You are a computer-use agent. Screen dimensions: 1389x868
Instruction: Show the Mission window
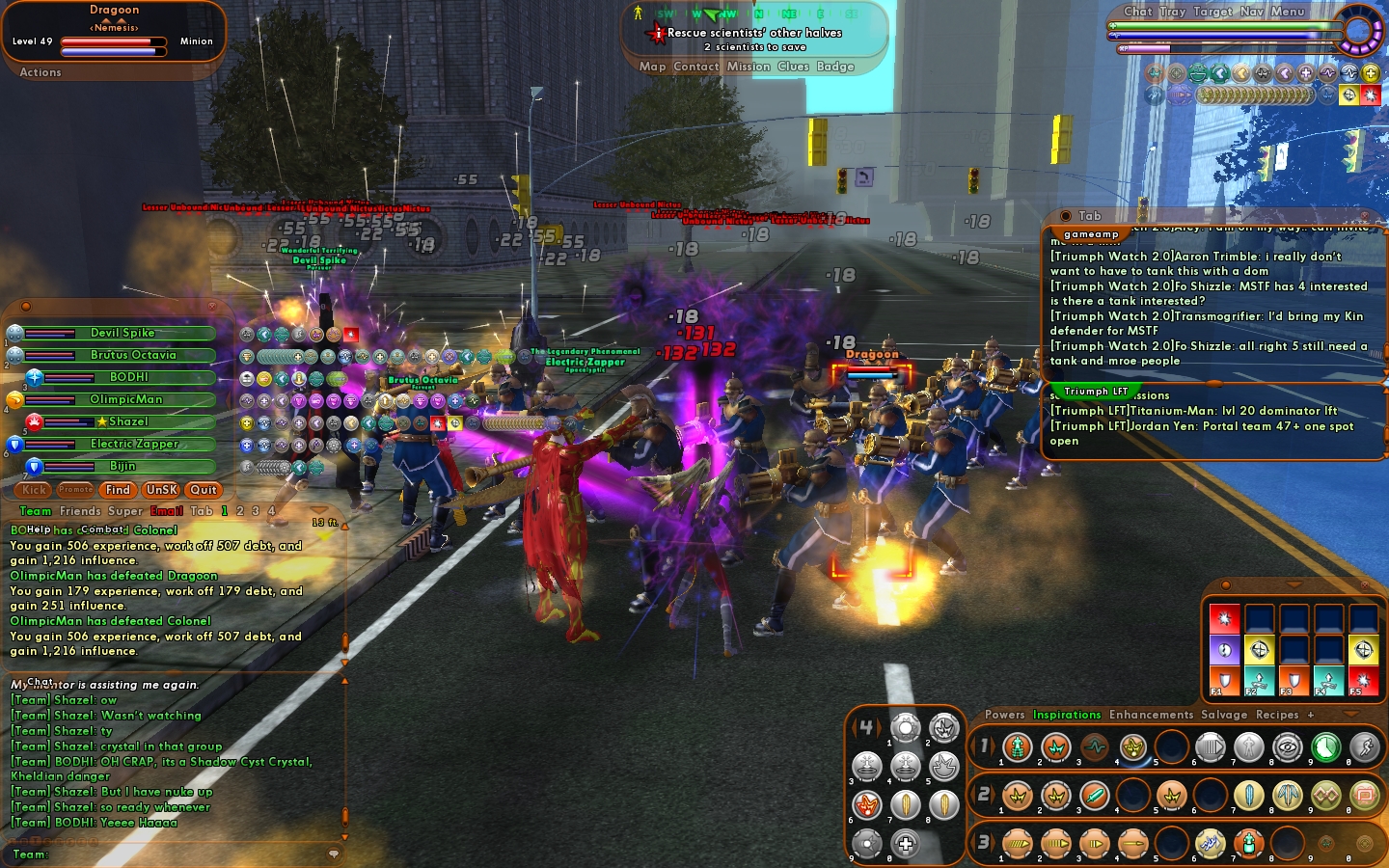point(749,67)
